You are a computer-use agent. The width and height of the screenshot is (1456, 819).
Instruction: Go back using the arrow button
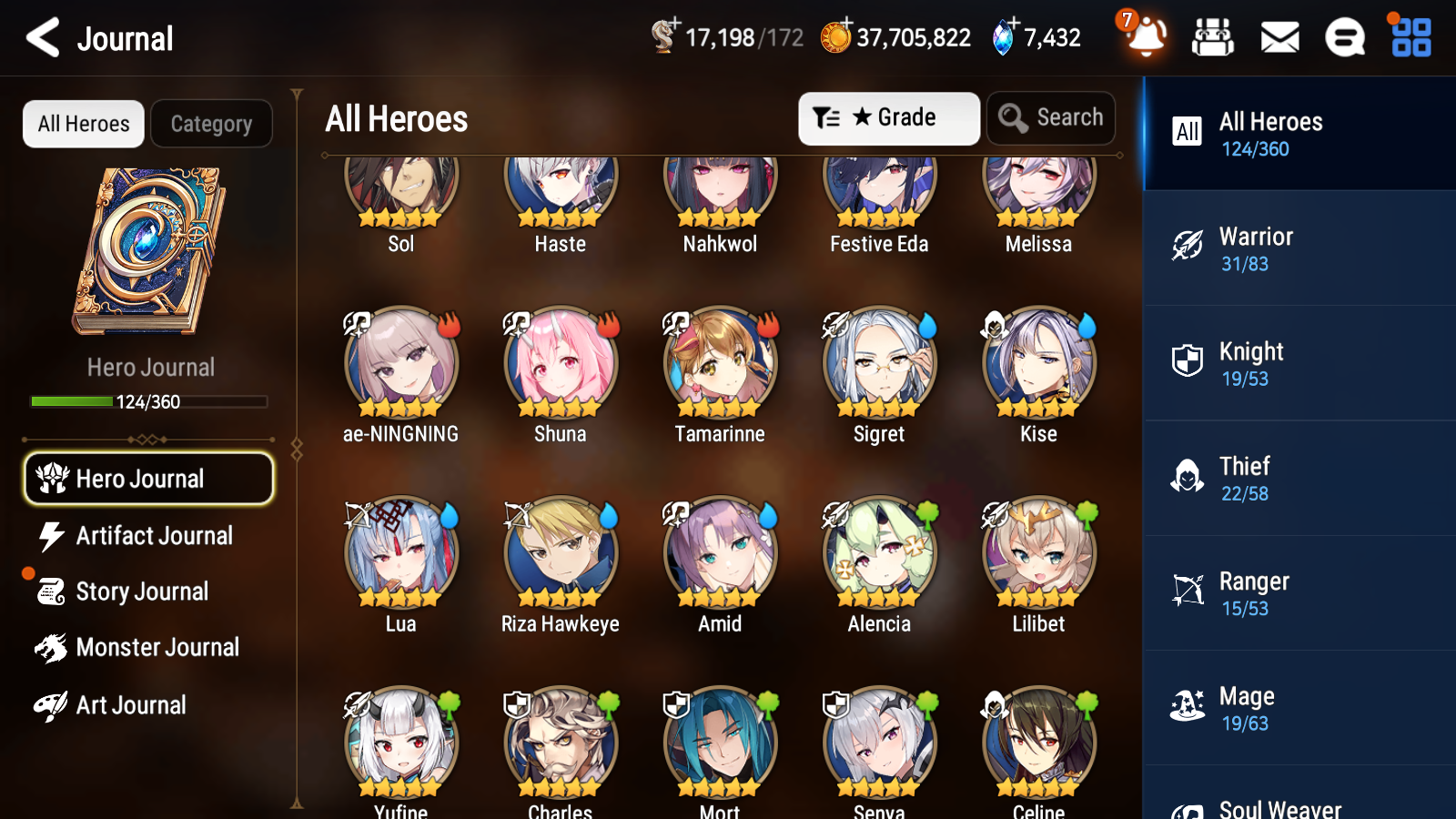(x=40, y=38)
